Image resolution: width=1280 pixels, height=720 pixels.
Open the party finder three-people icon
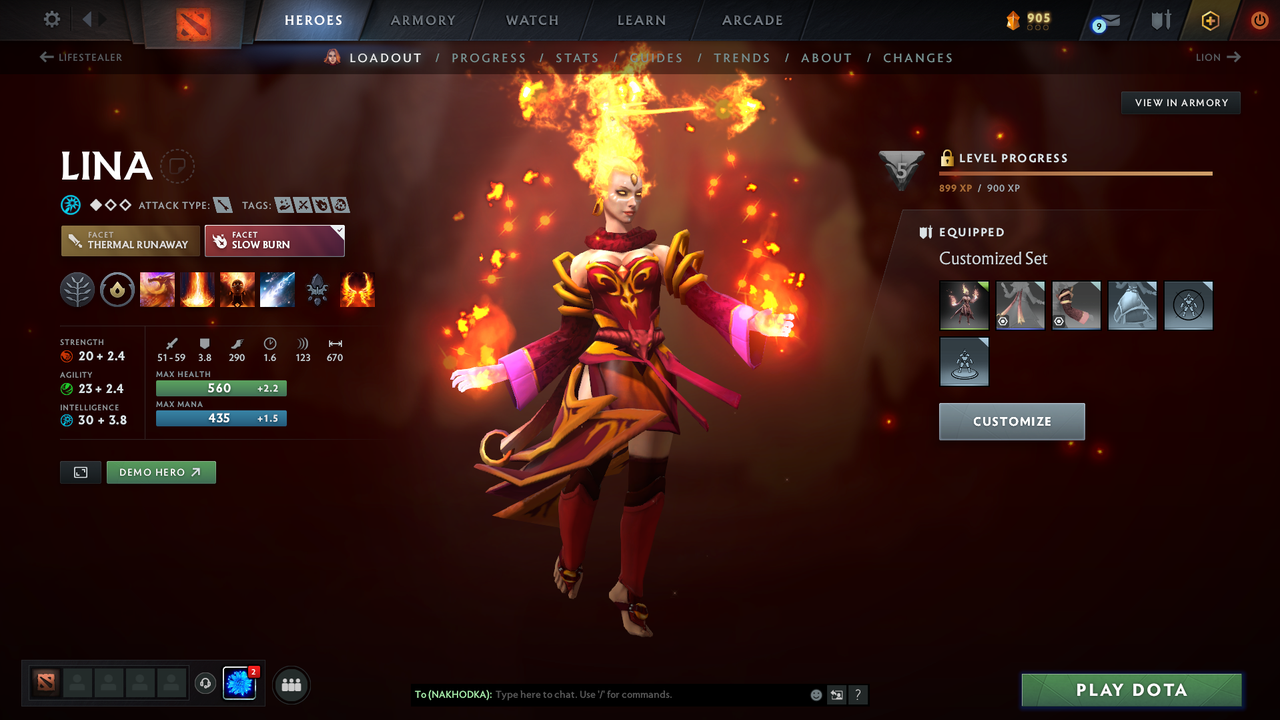[x=290, y=684]
